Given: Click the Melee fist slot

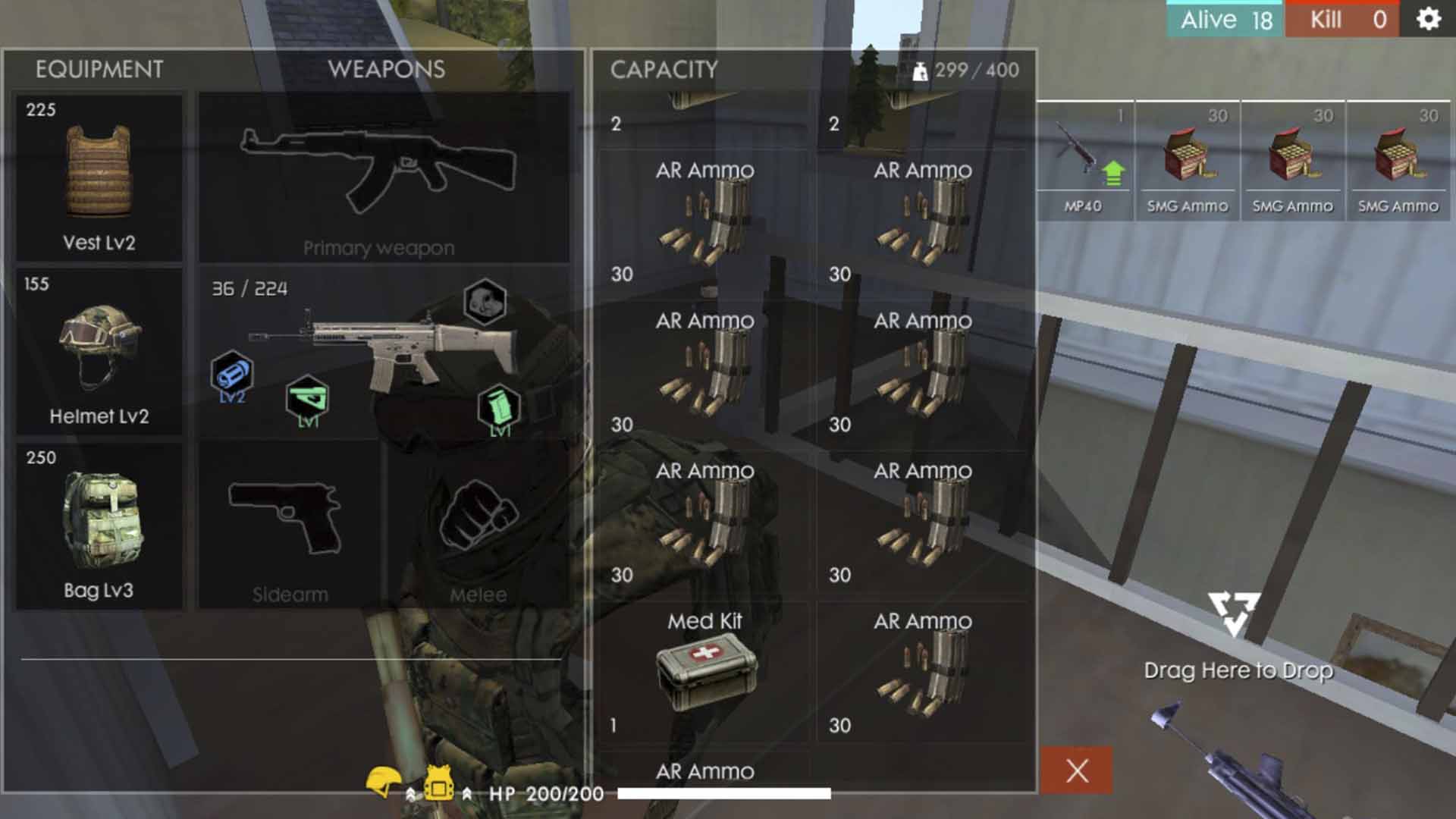Looking at the screenshot, I should click(478, 524).
